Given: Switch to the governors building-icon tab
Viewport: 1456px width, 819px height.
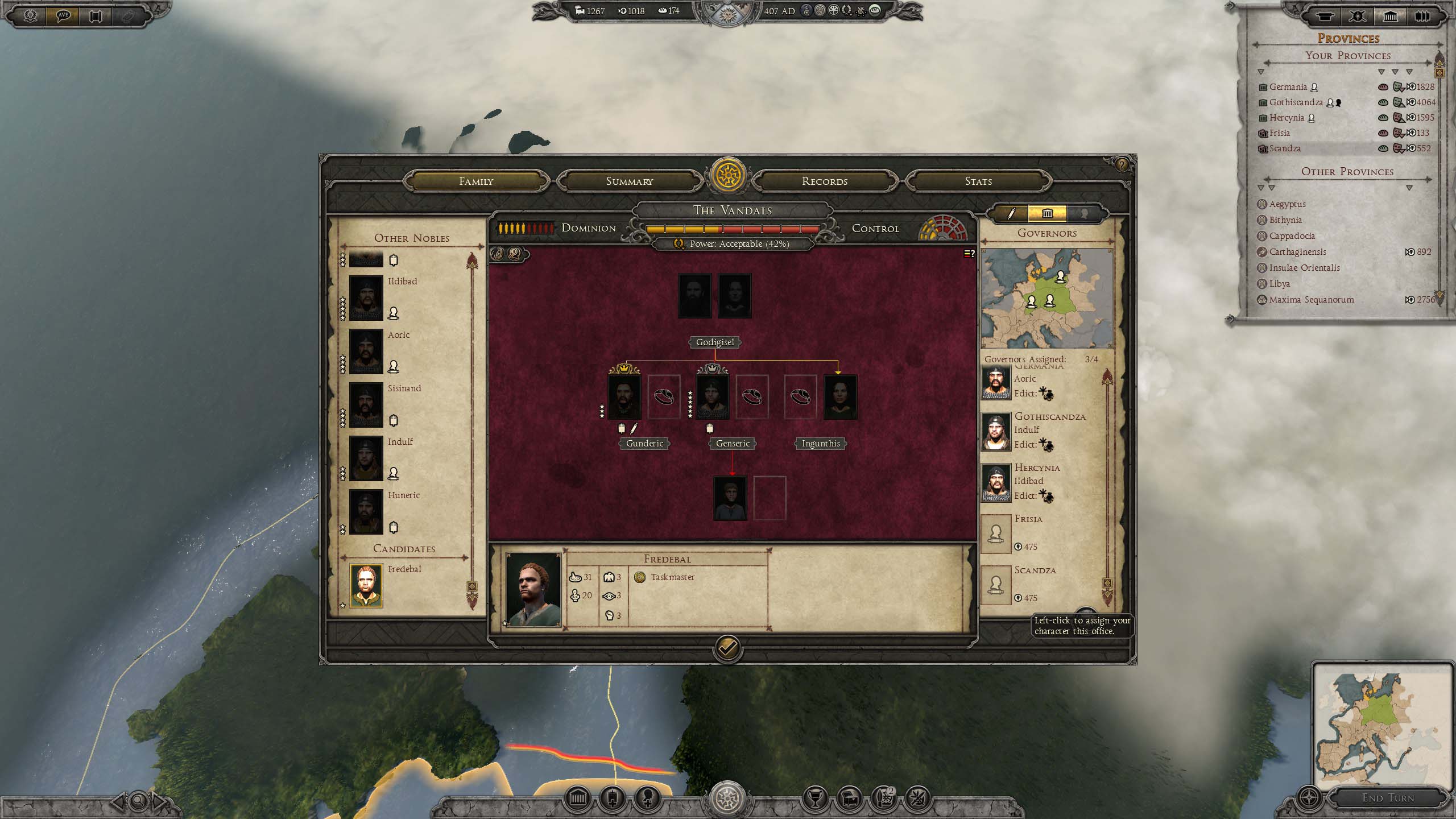Looking at the screenshot, I should click(1047, 214).
